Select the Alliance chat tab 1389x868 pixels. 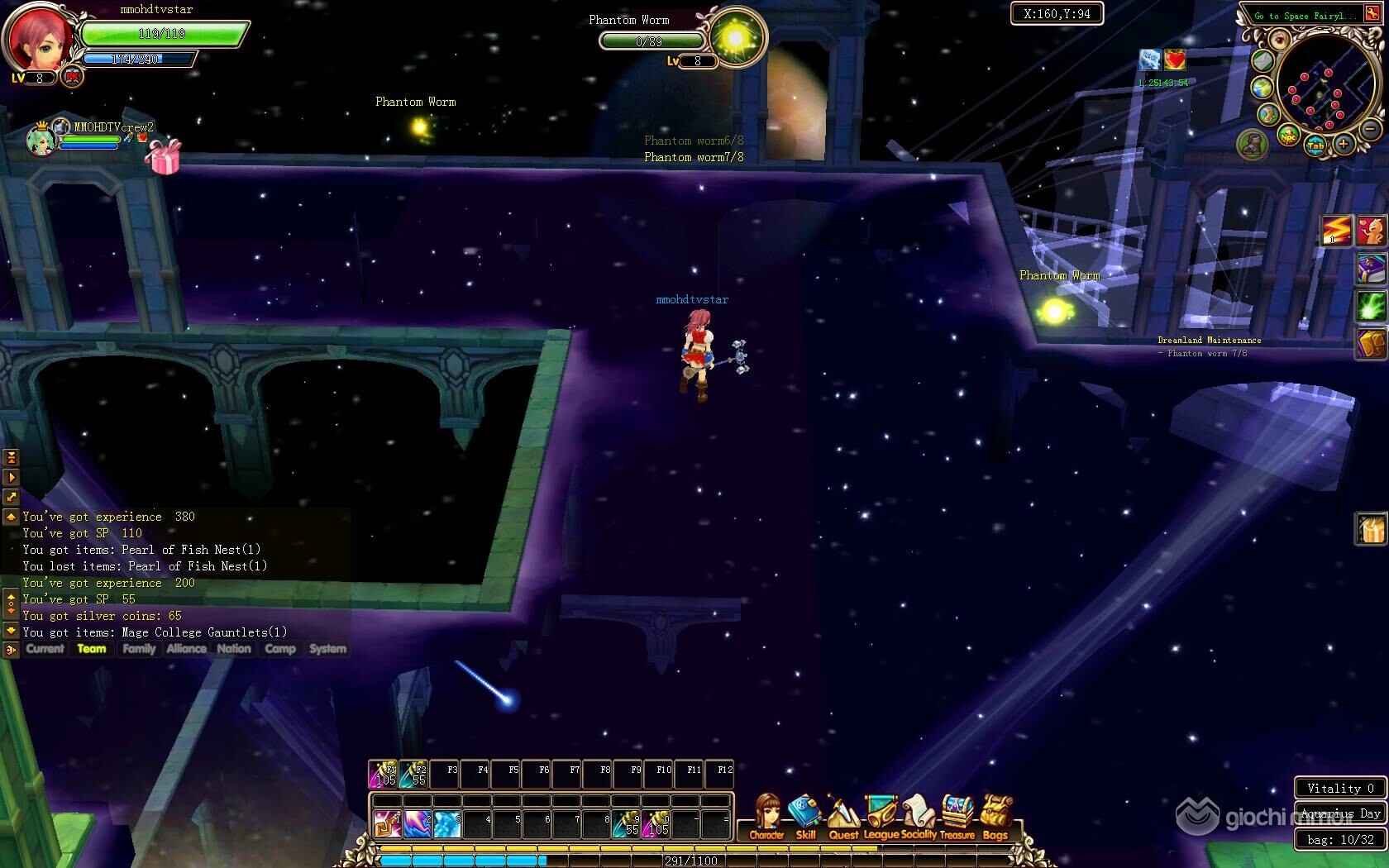coord(186,649)
